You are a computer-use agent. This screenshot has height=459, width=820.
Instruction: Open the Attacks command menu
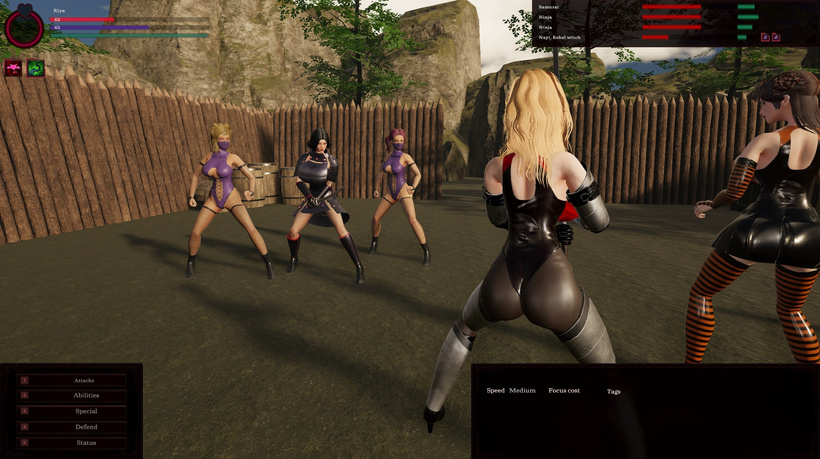coord(84,380)
